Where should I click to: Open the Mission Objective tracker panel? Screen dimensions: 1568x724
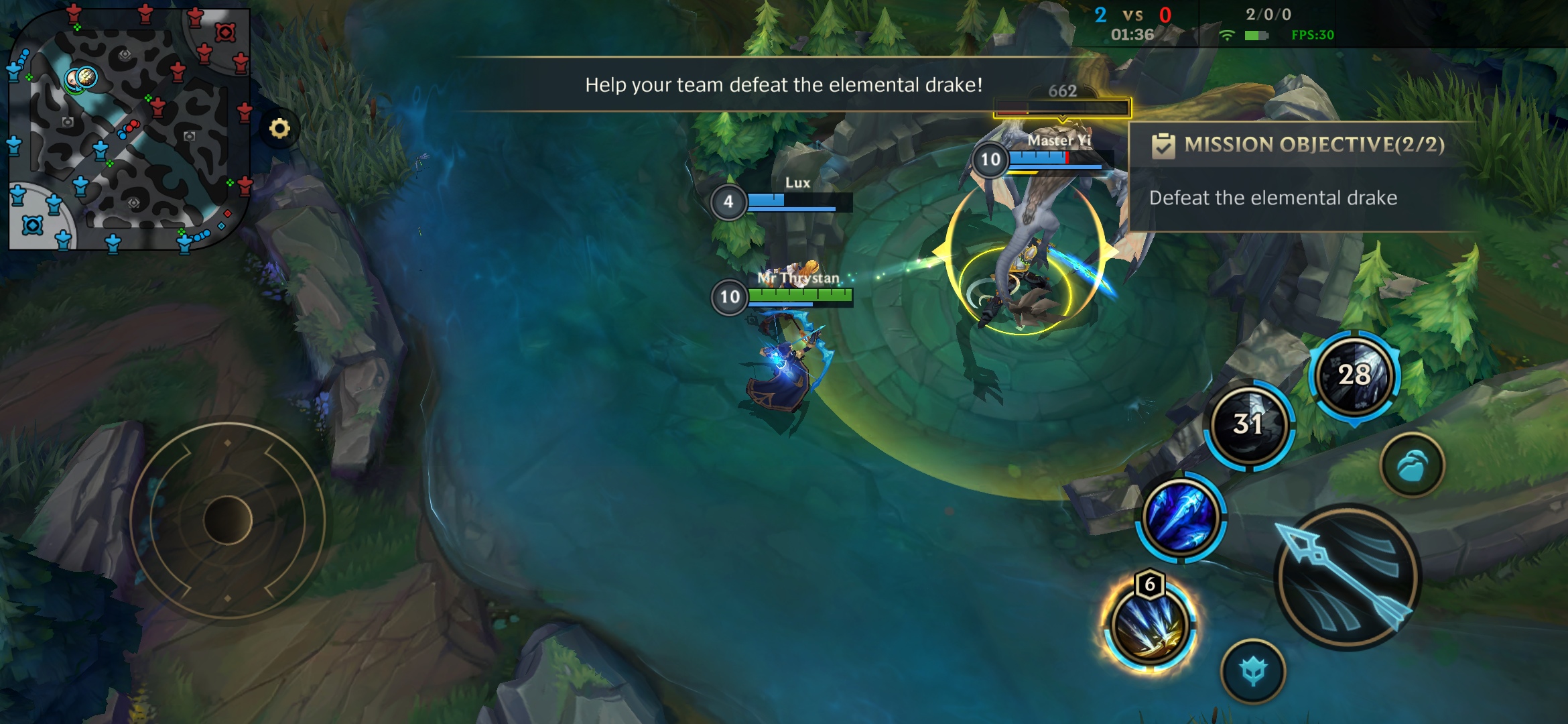pos(1300,176)
